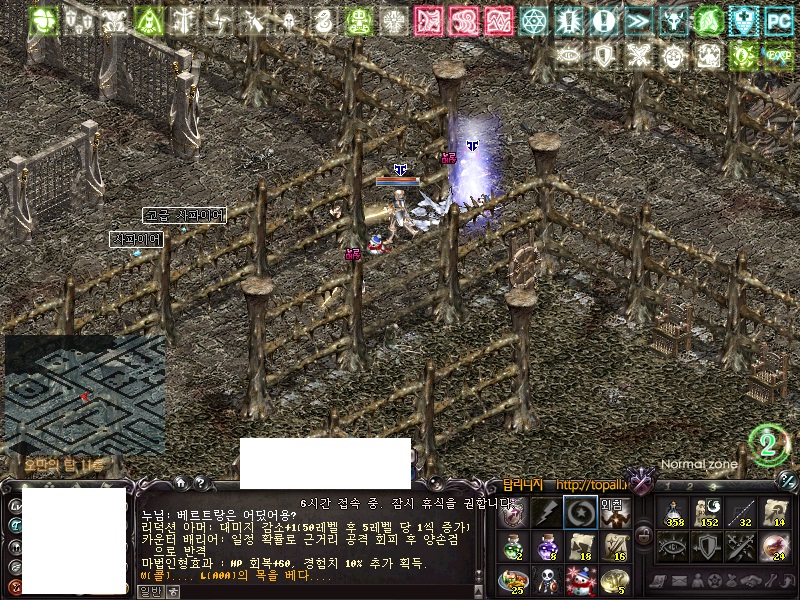This screenshot has height=600, width=800.
Task: Select the 일반 chat tab
Action: coord(149,592)
